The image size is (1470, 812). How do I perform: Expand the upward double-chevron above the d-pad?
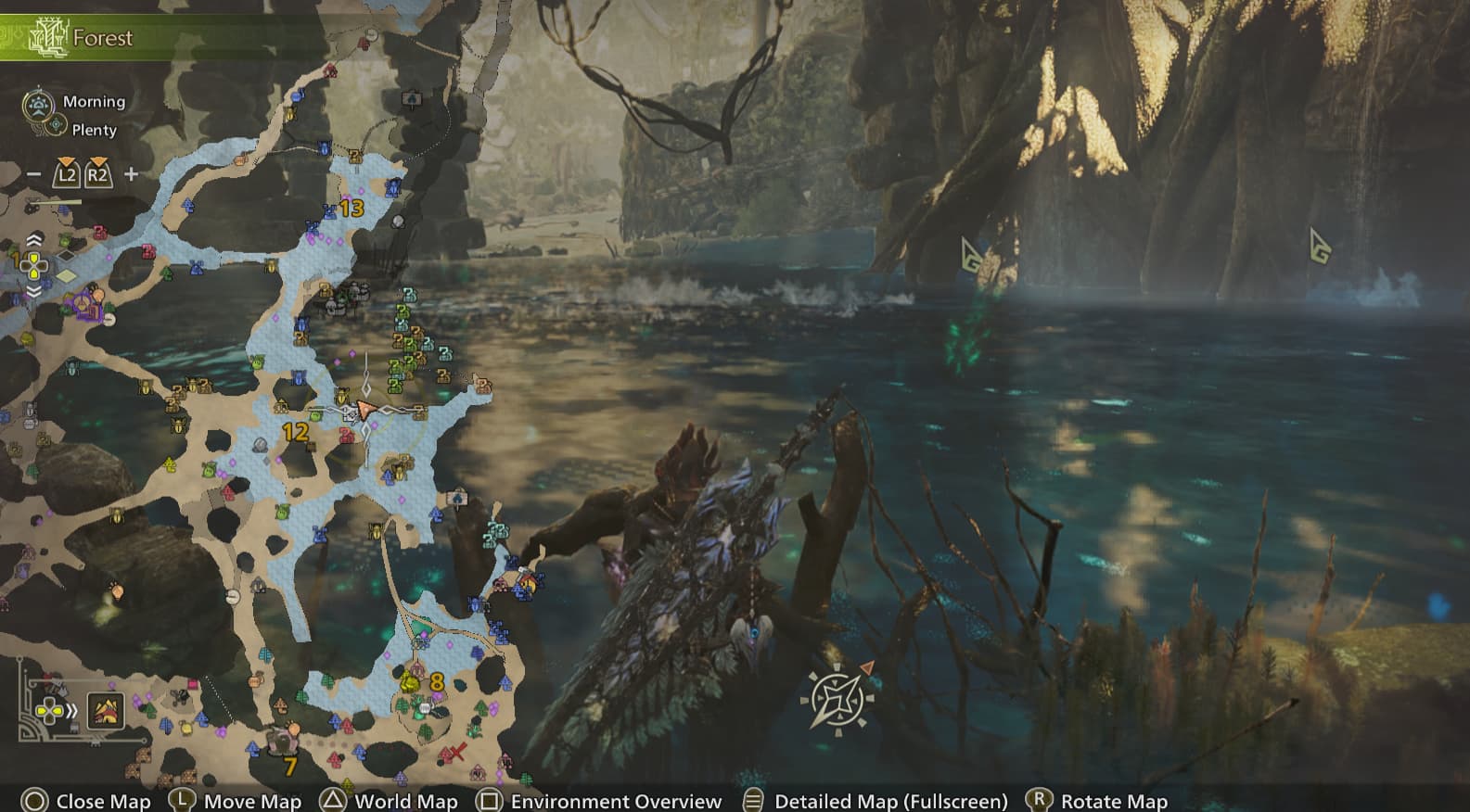[34, 240]
